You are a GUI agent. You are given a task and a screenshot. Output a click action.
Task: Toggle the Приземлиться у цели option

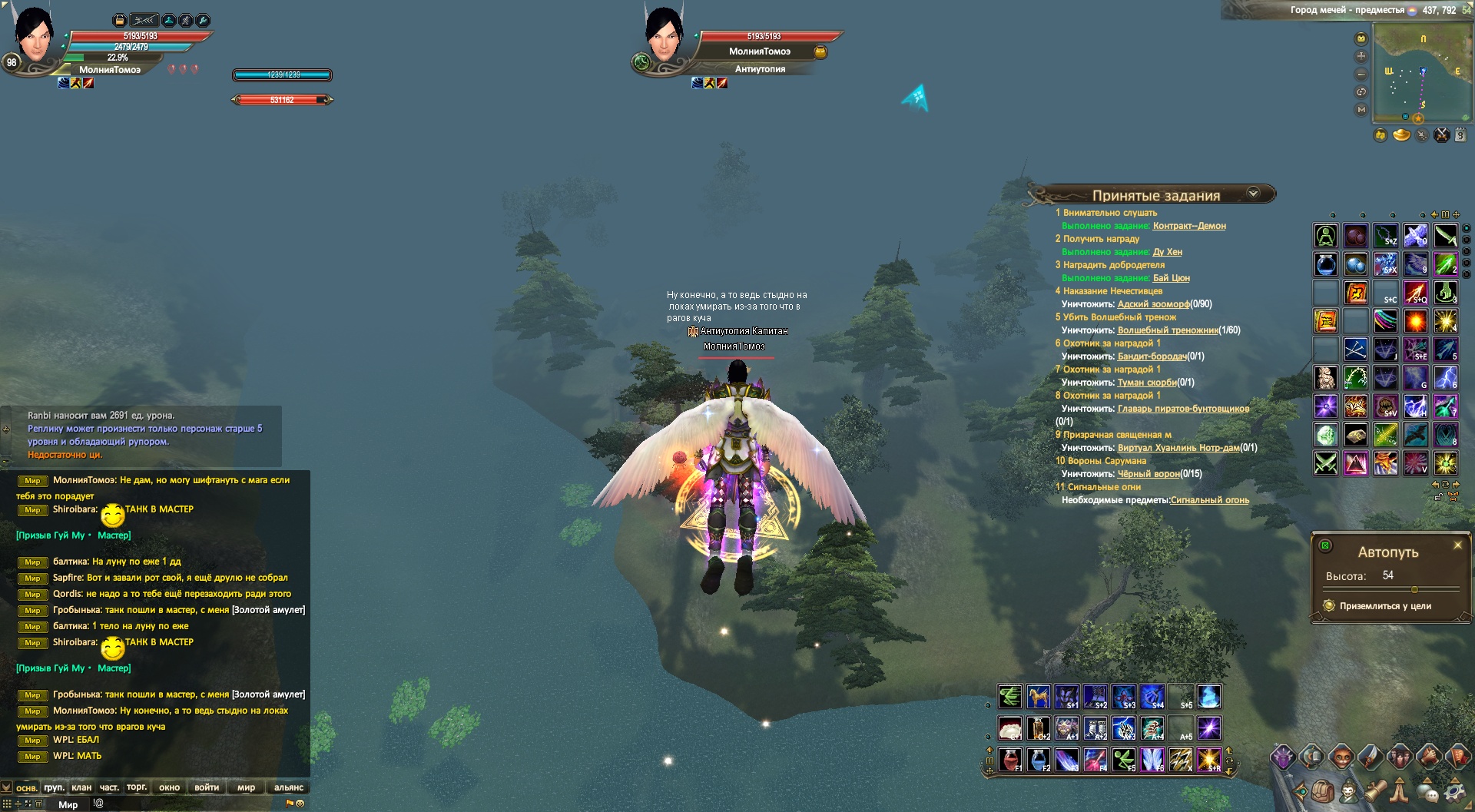click(x=1329, y=606)
